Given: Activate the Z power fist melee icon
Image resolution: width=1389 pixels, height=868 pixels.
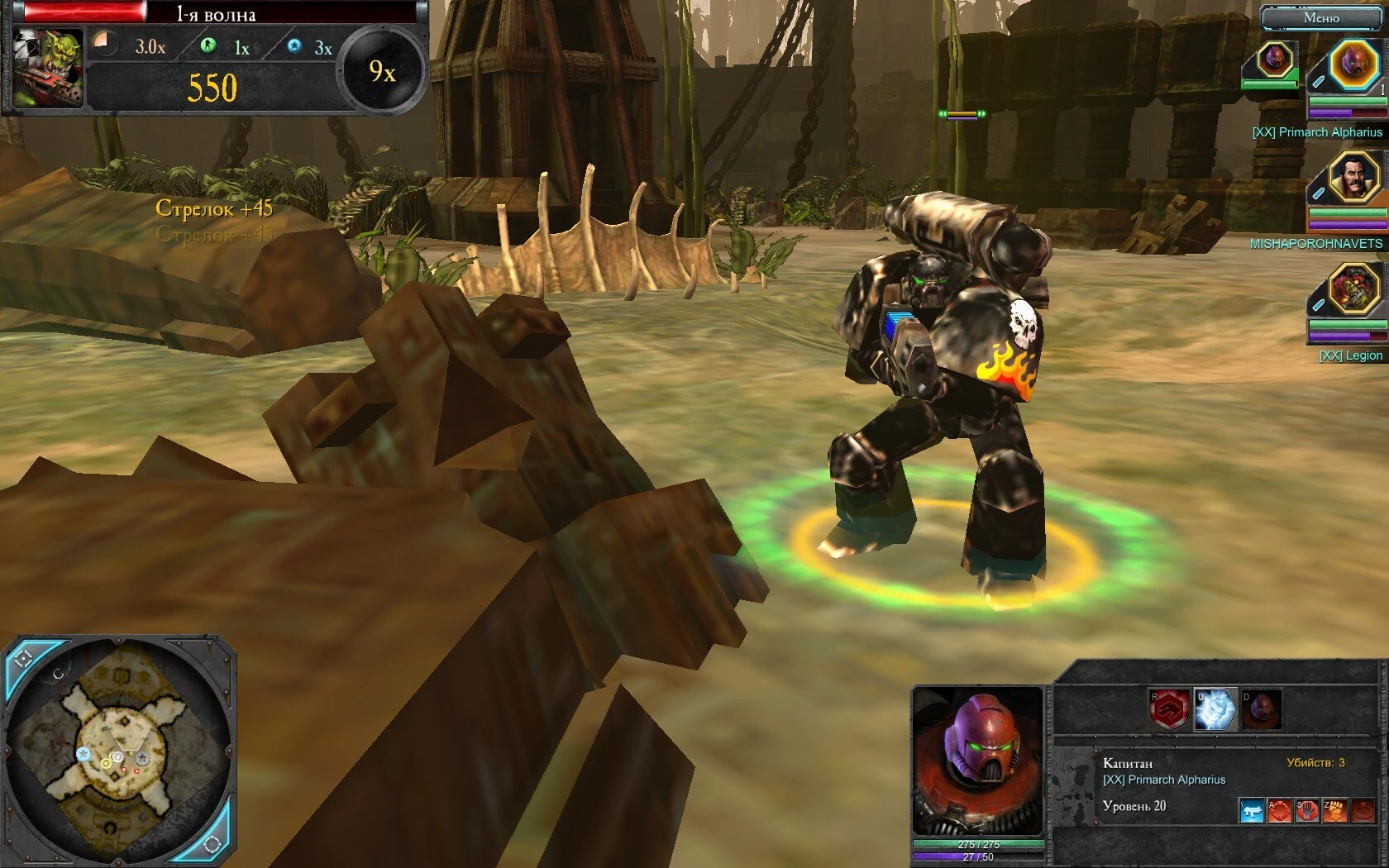Looking at the screenshot, I should click(x=1334, y=810).
